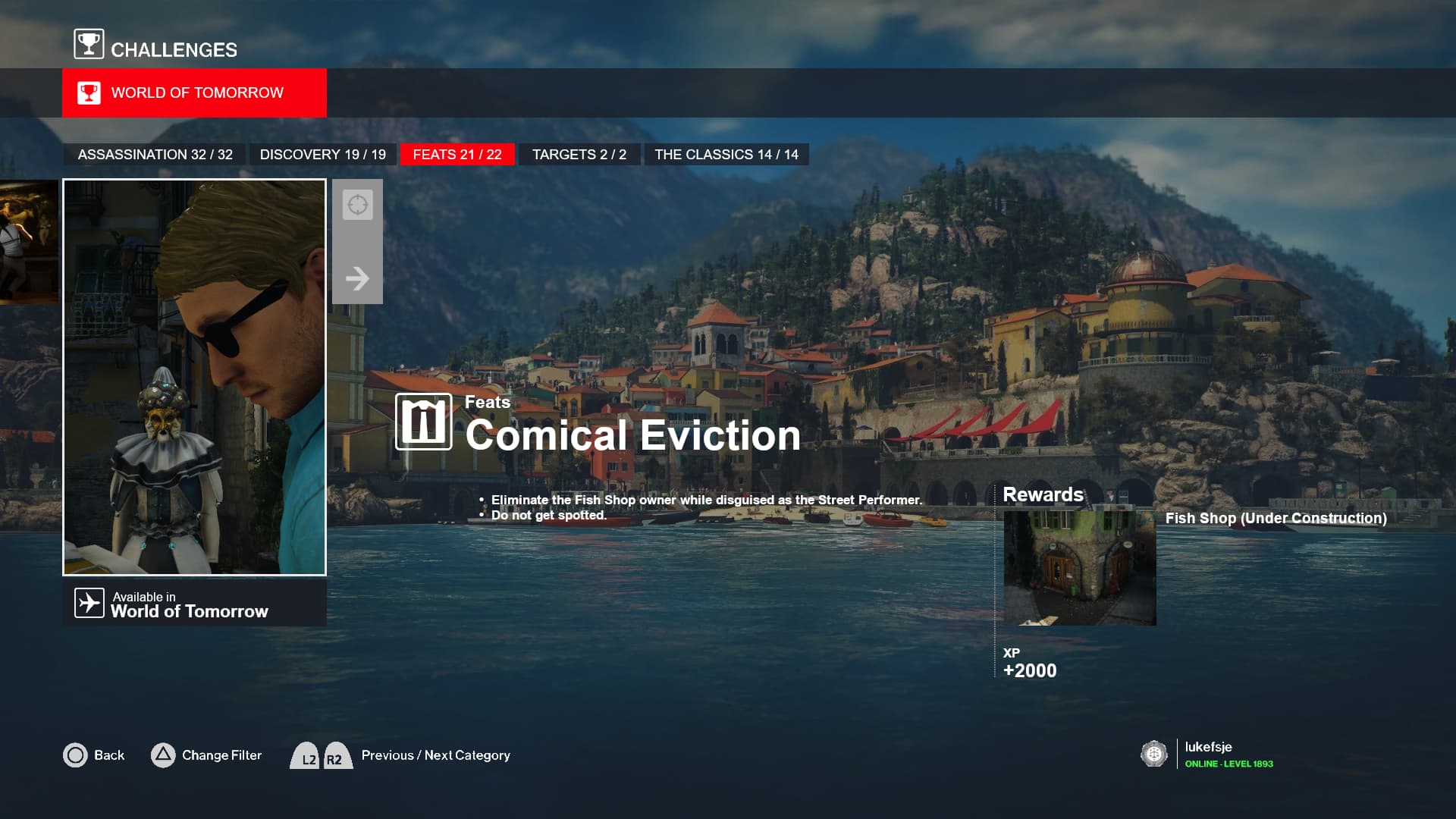This screenshot has height=819, width=1456.
Task: Choose the partially visible previous challenge tile
Action: pyautogui.click(x=29, y=242)
